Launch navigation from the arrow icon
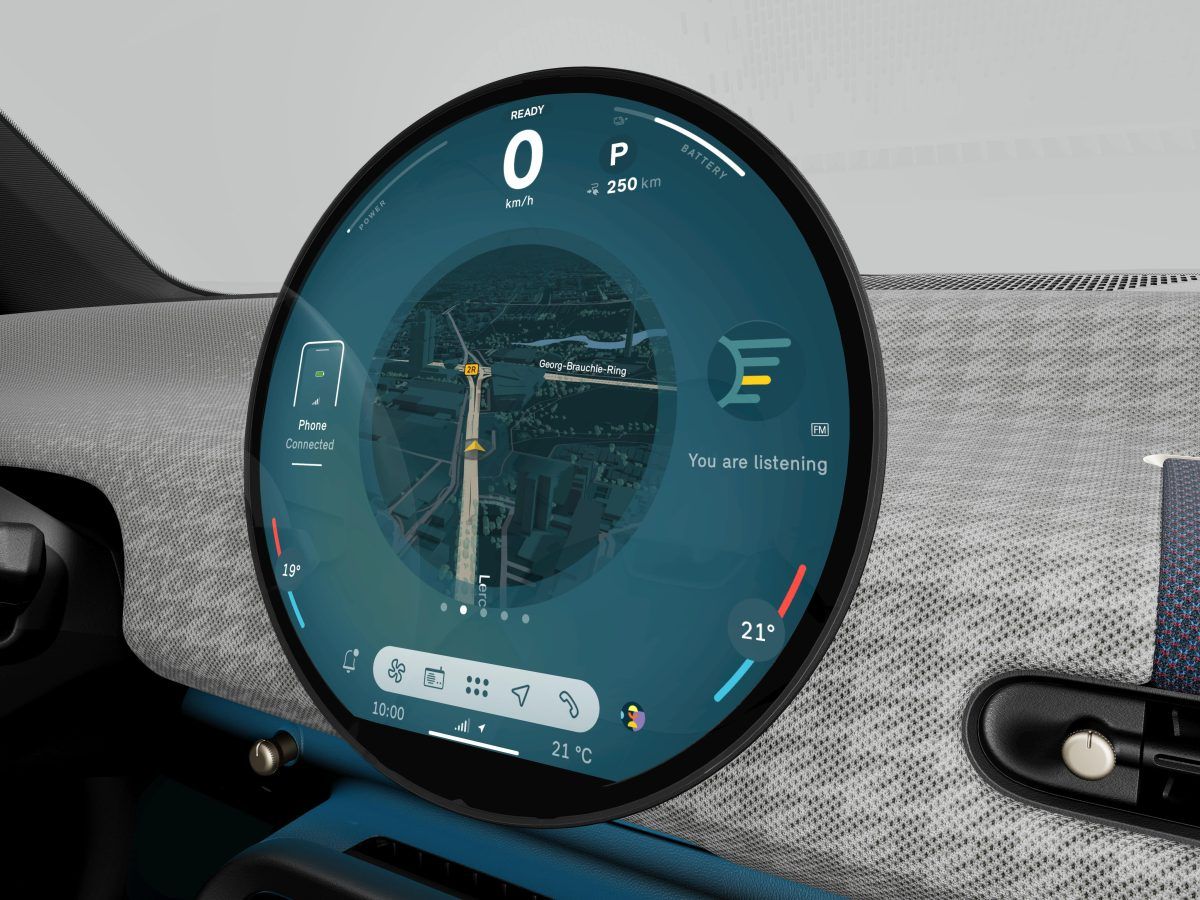 [x=520, y=695]
